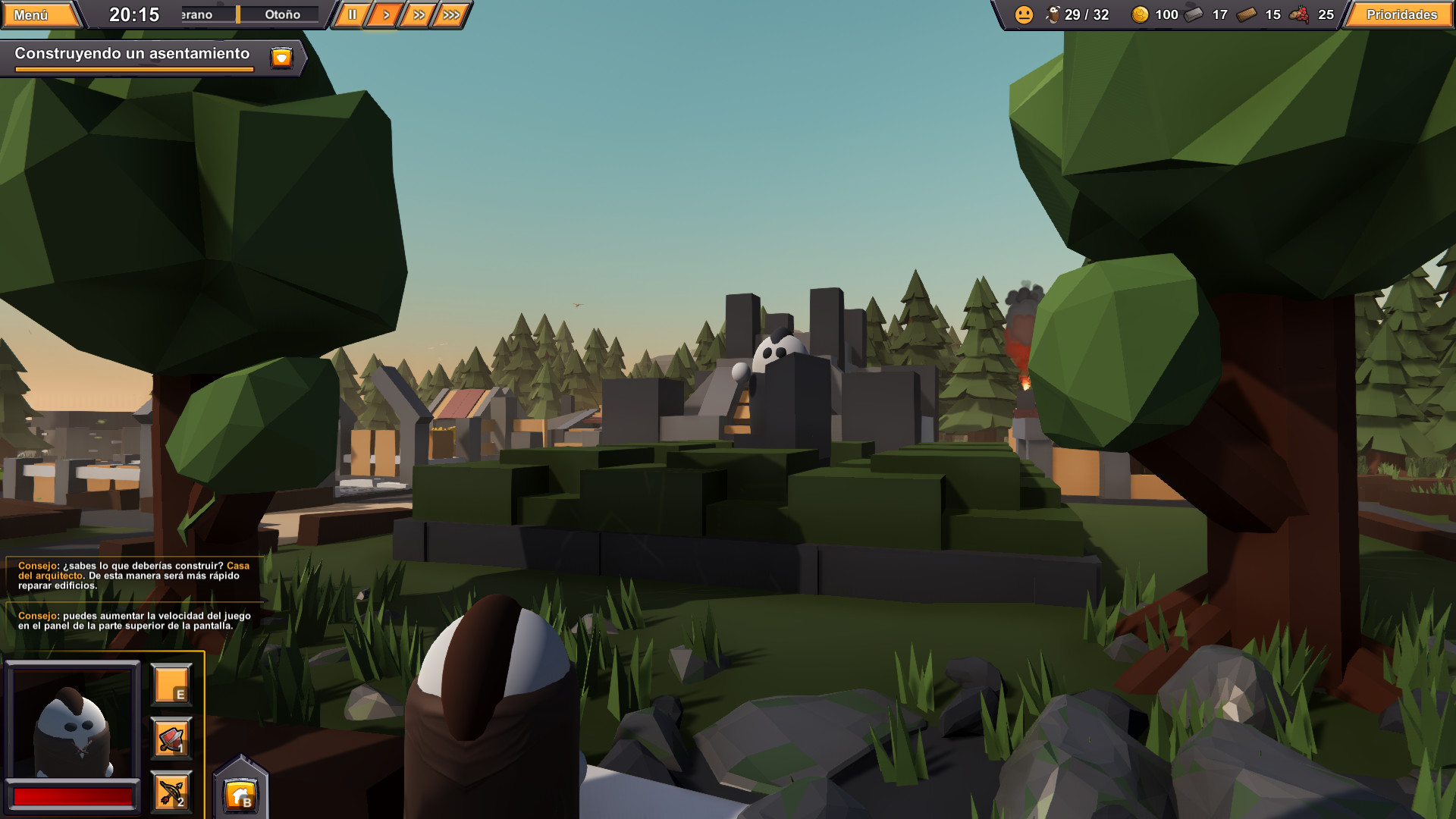Click the wood plank resource icon
Image resolution: width=1456 pixels, height=819 pixels.
[x=1247, y=14]
